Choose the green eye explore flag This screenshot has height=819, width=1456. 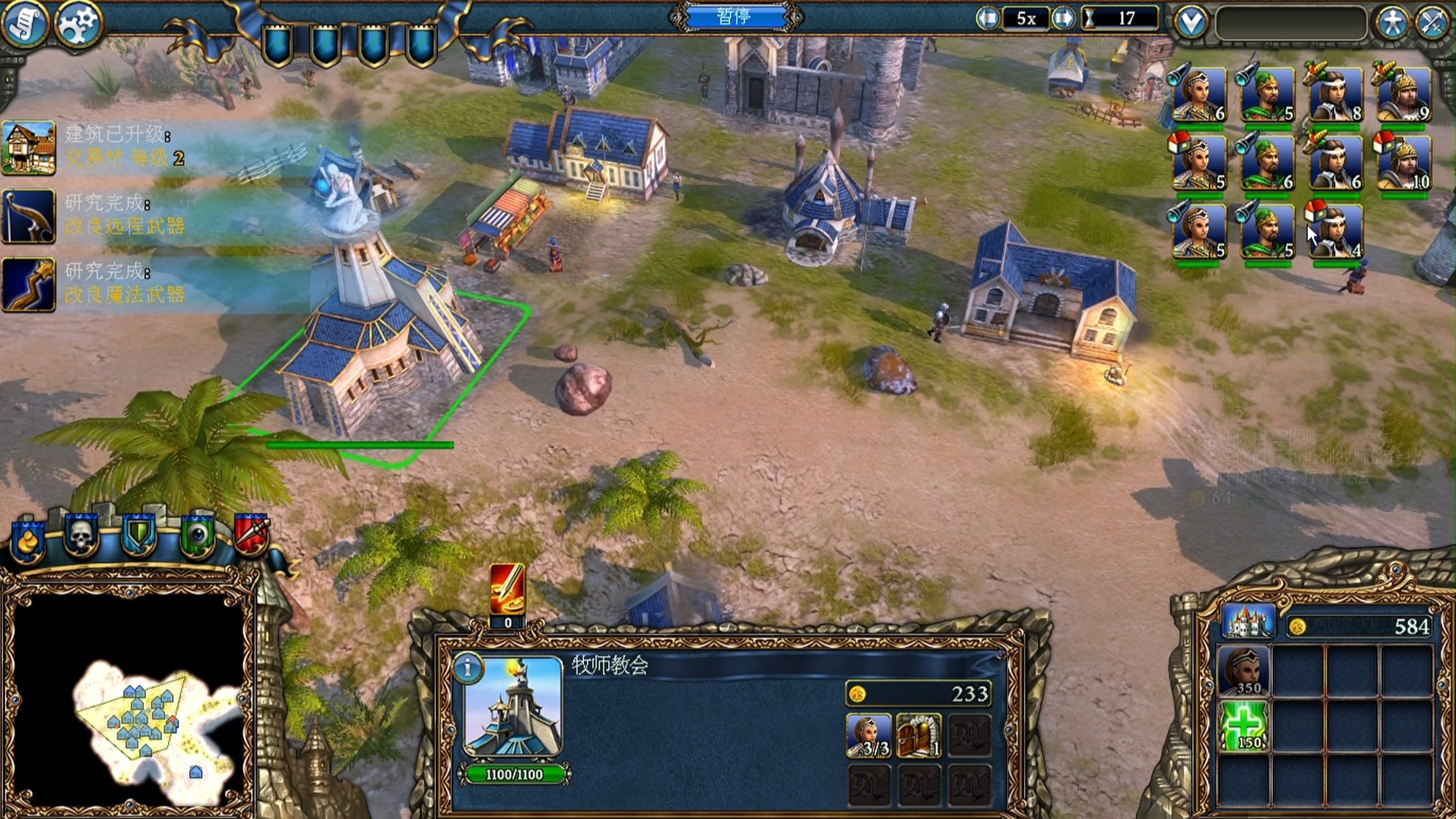click(x=198, y=535)
